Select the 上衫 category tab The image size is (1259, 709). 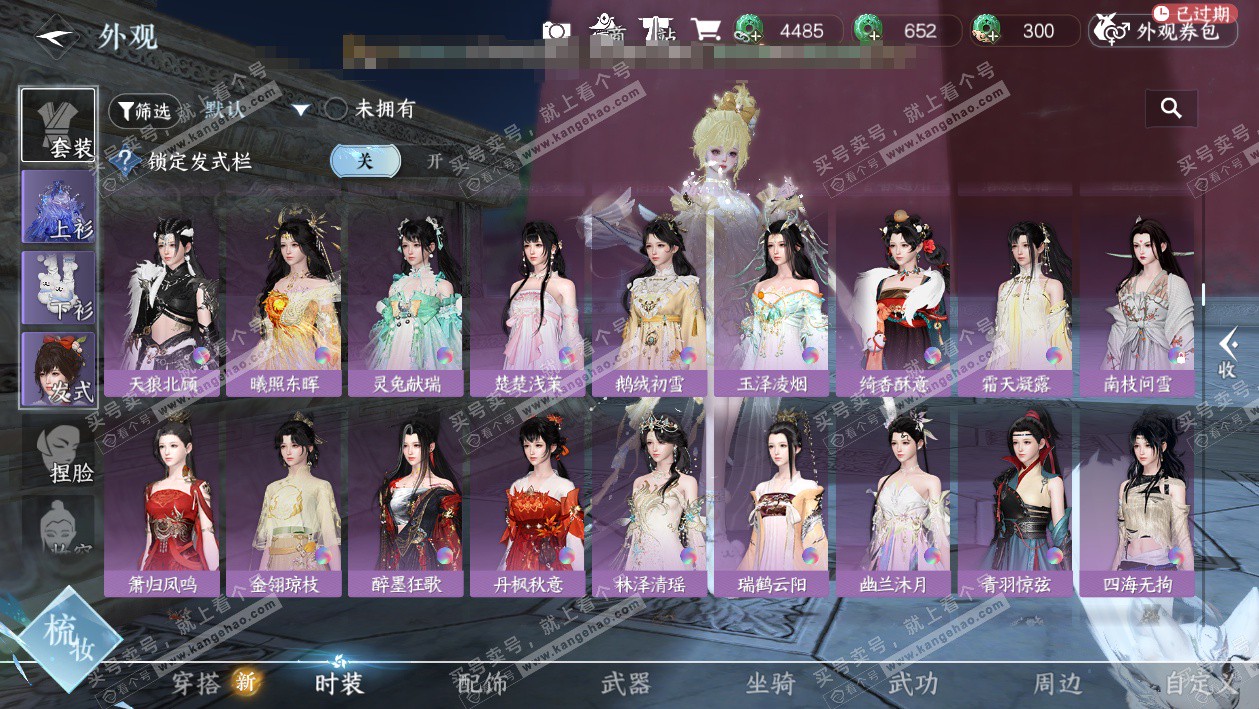(x=59, y=207)
